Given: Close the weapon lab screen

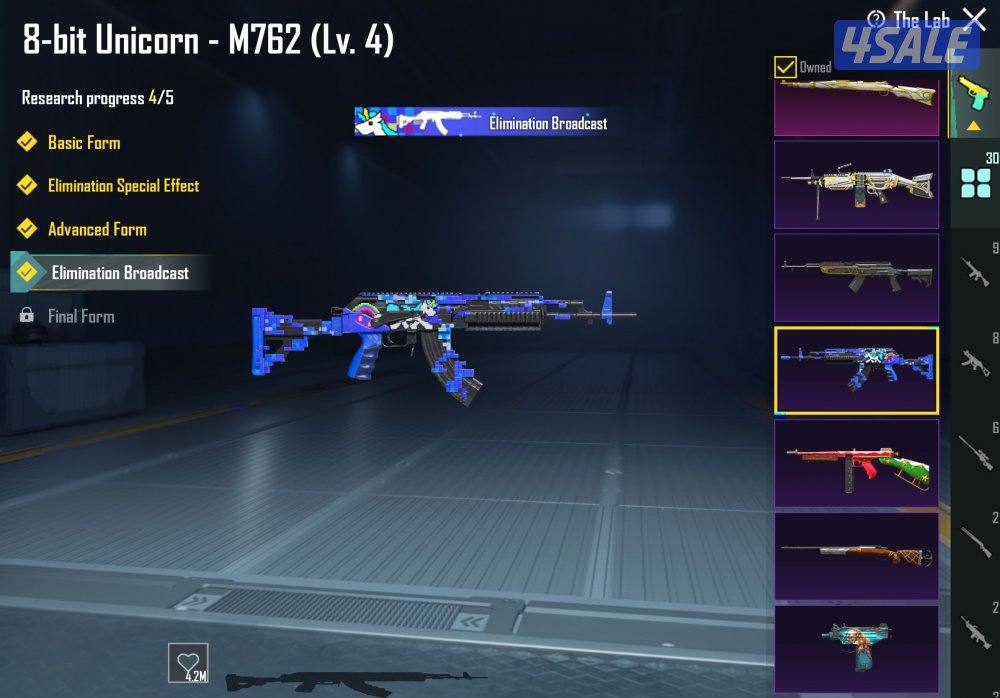Looking at the screenshot, I should tap(973, 18).
